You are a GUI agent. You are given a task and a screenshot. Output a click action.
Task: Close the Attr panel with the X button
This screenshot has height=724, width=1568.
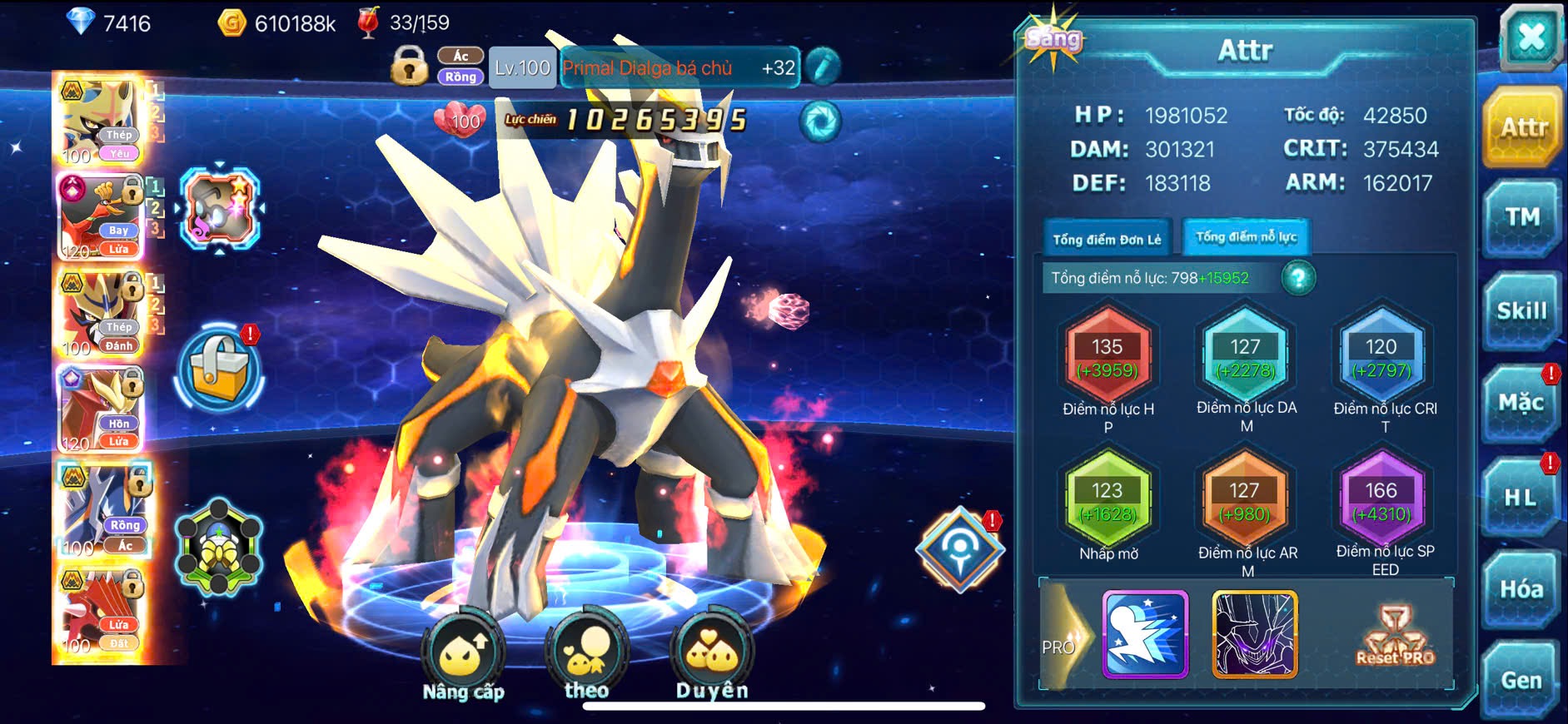[1531, 37]
